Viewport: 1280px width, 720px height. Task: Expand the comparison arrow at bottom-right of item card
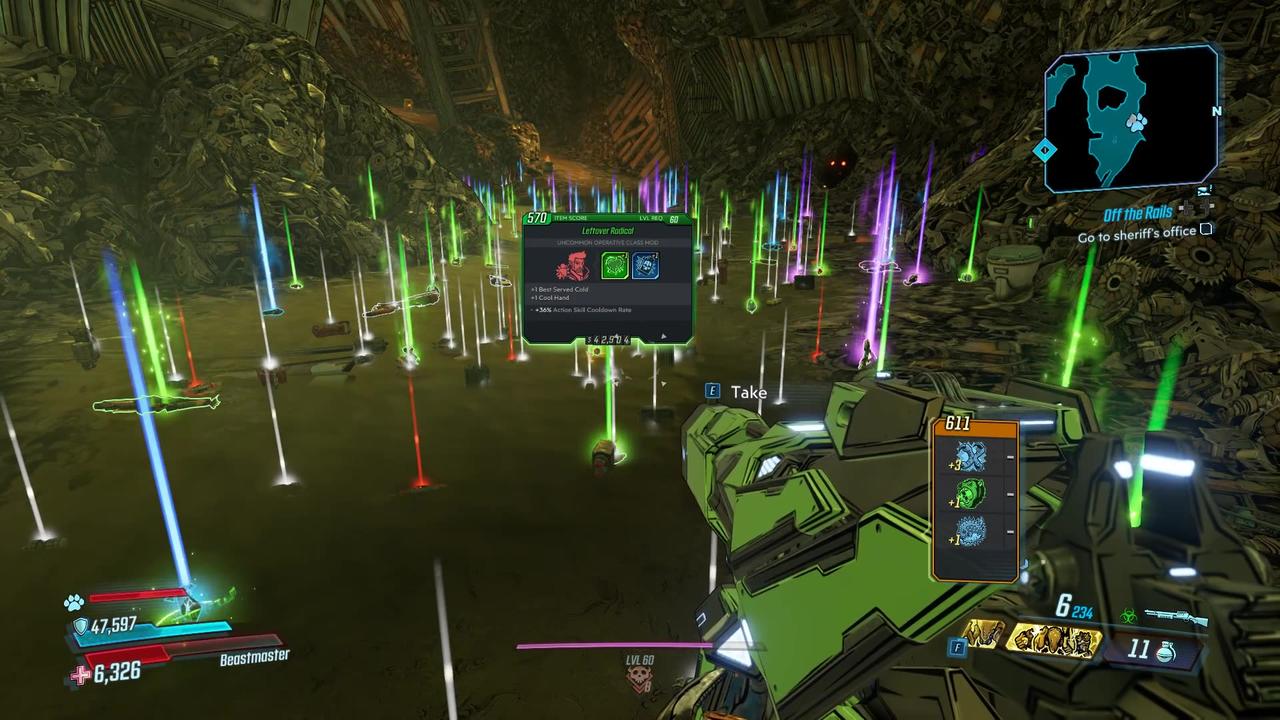click(663, 336)
